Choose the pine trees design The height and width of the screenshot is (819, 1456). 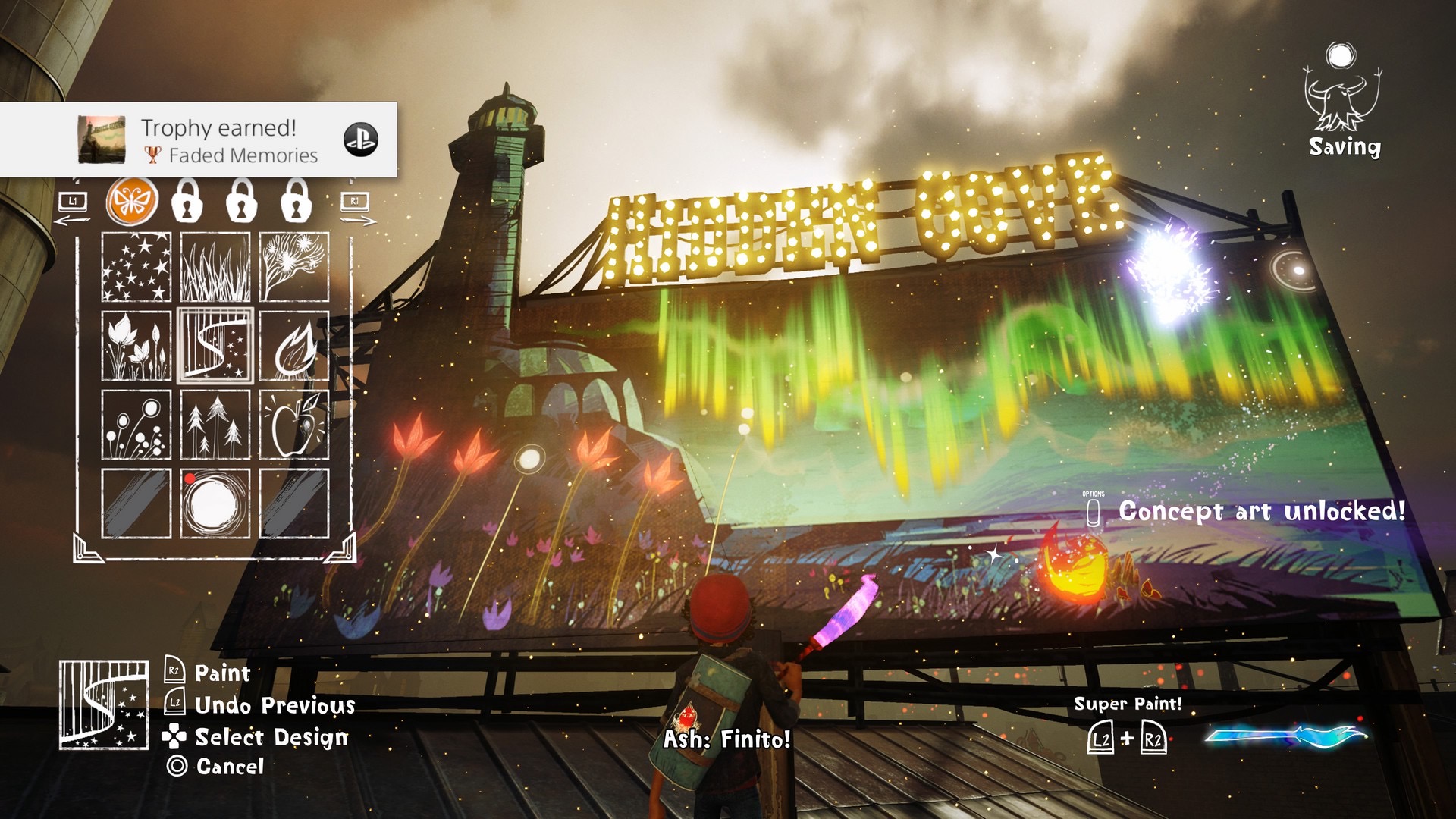pyautogui.click(x=215, y=425)
